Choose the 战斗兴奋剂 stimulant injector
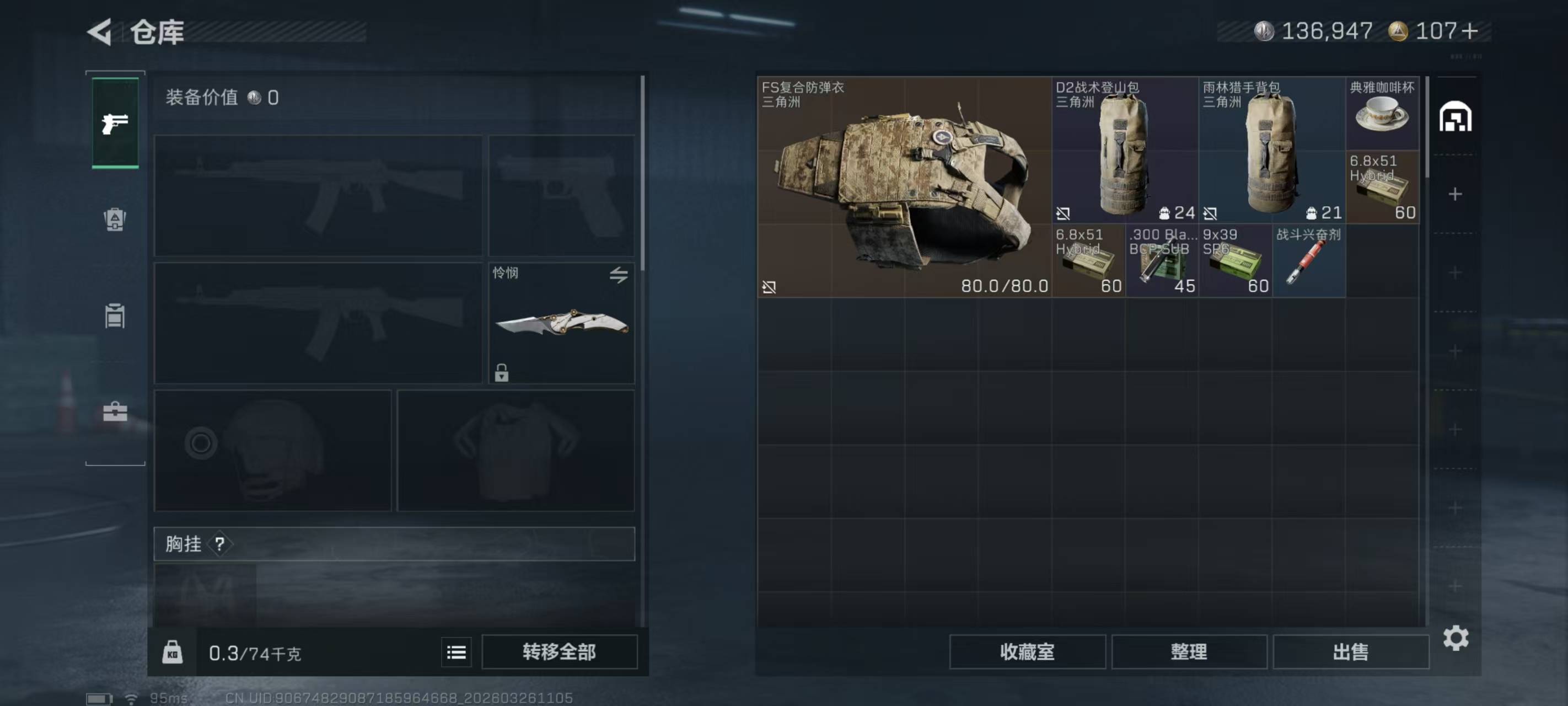This screenshot has width=1568, height=706. [1309, 261]
